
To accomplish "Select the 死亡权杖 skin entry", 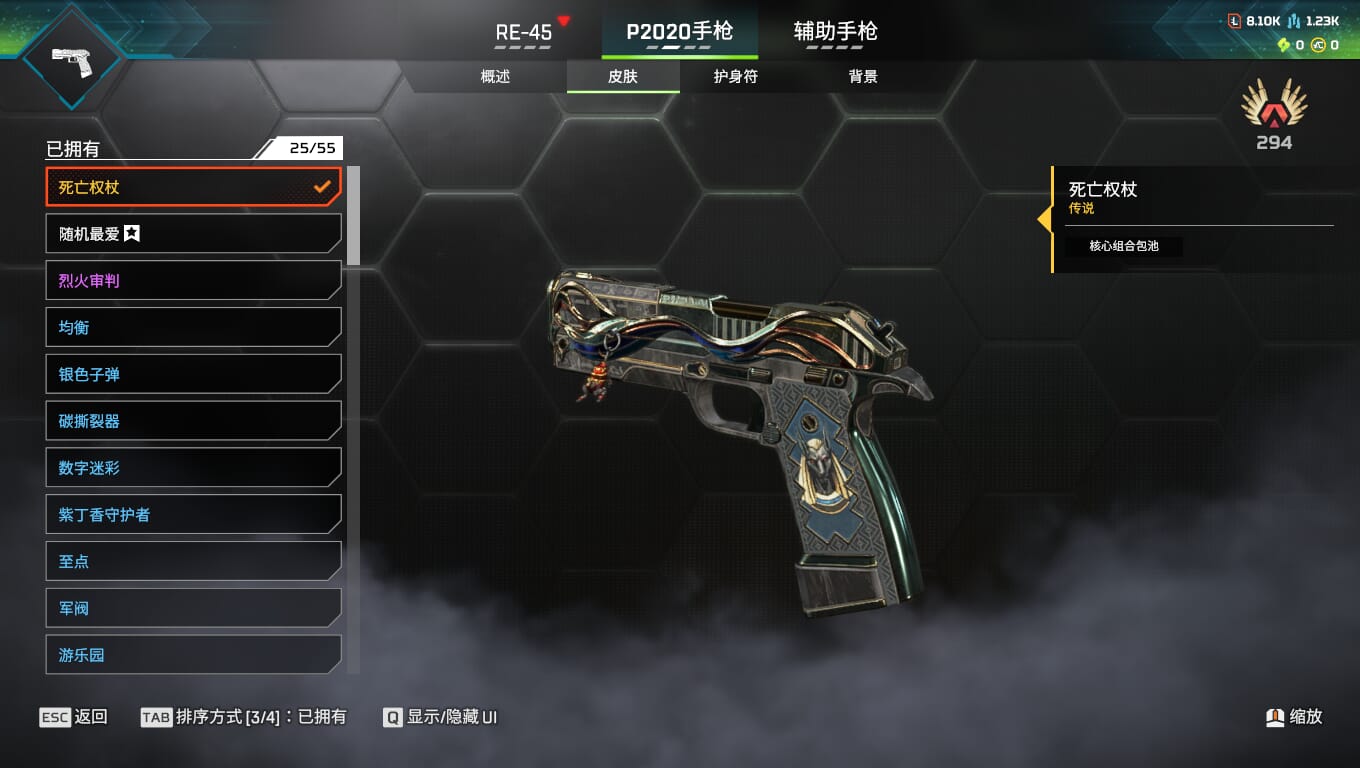I will pos(193,187).
